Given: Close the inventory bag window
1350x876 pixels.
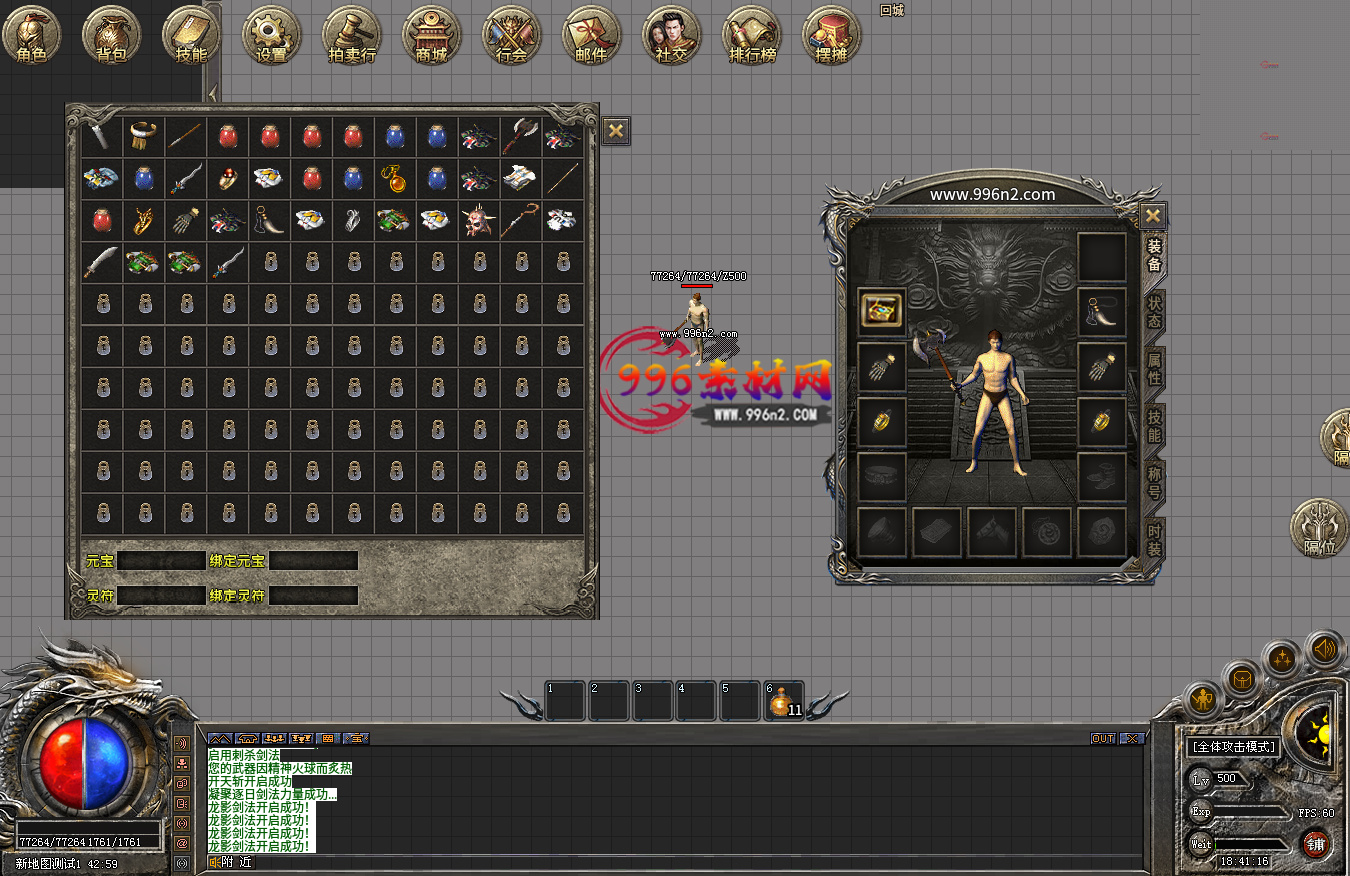Looking at the screenshot, I should [x=616, y=130].
